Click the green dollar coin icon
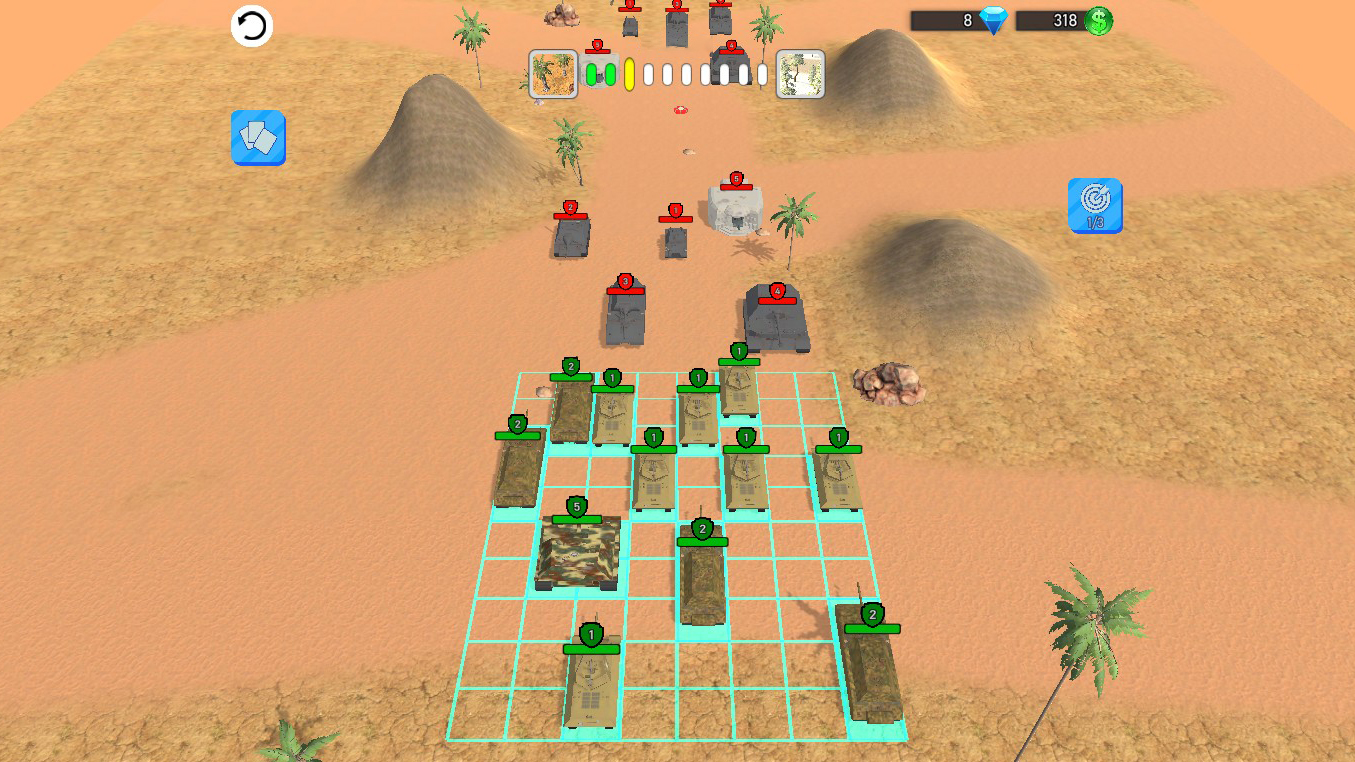1355x762 pixels. pos(1100,20)
